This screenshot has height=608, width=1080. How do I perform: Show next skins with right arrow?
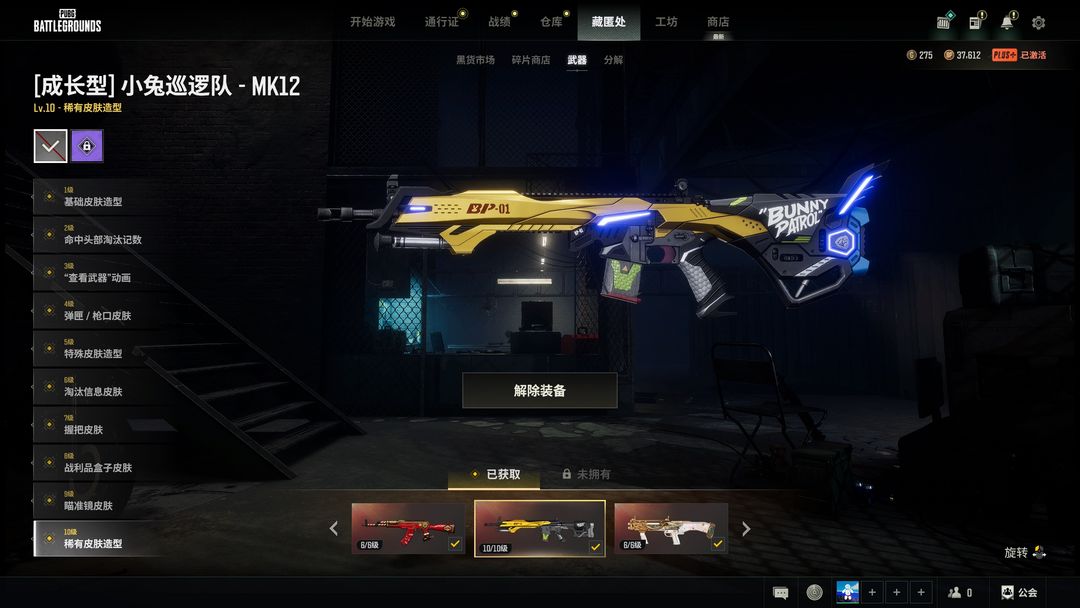[746, 529]
